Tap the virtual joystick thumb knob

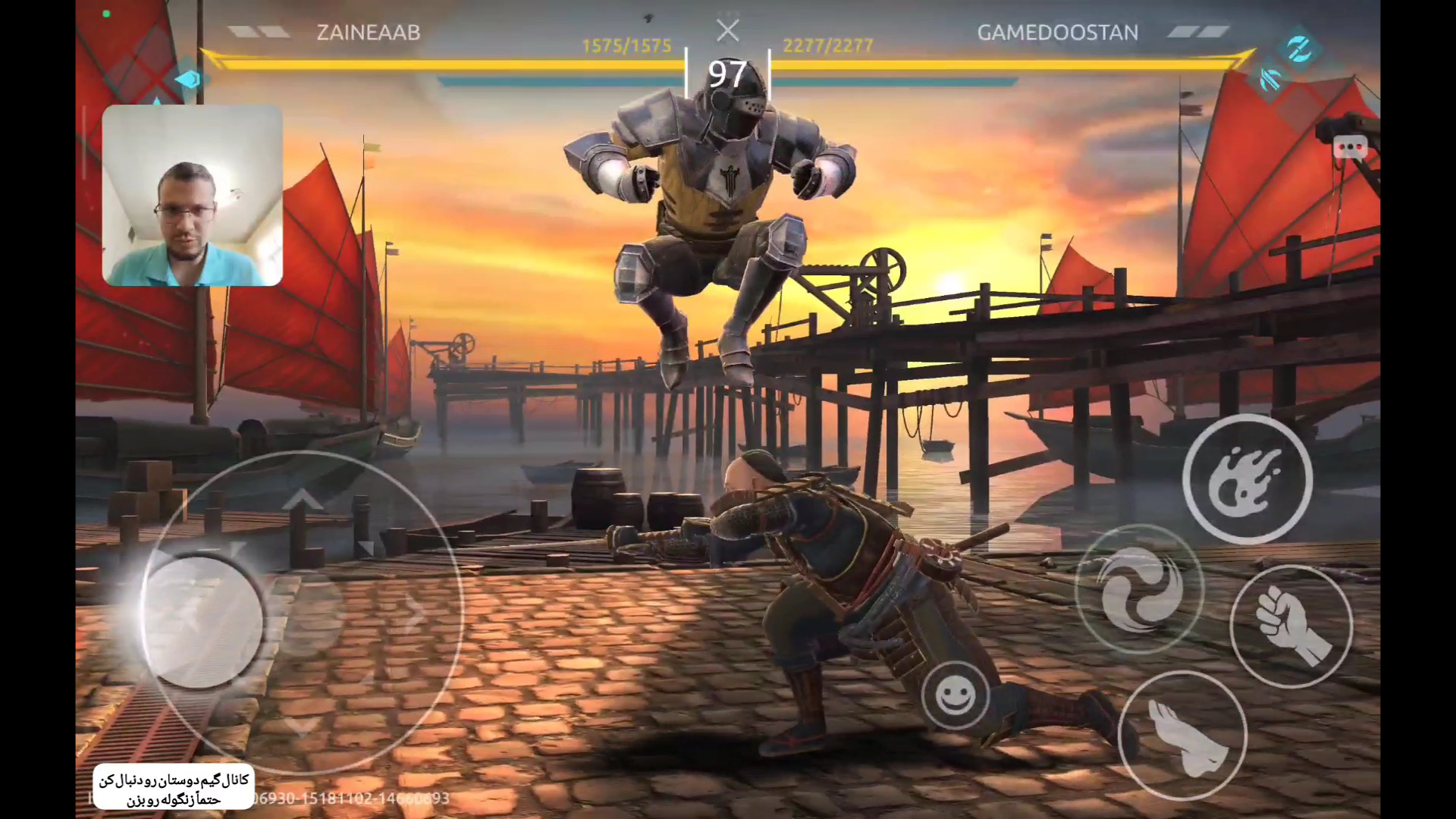(202, 622)
